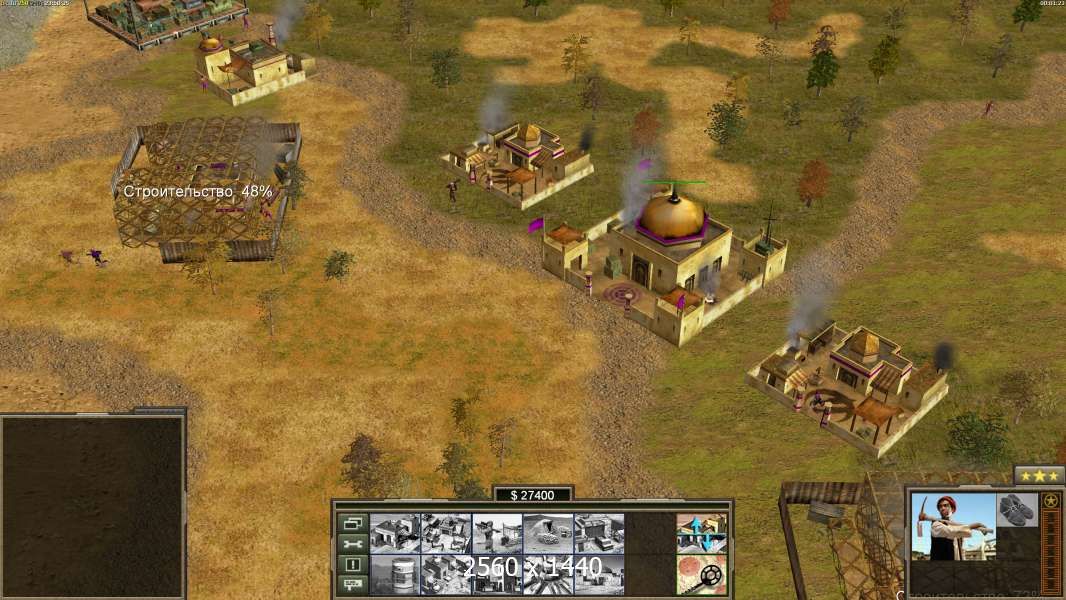This screenshot has width=1066, height=600.
Task: Click the worker portrait with pickaxe
Action: pos(953,526)
